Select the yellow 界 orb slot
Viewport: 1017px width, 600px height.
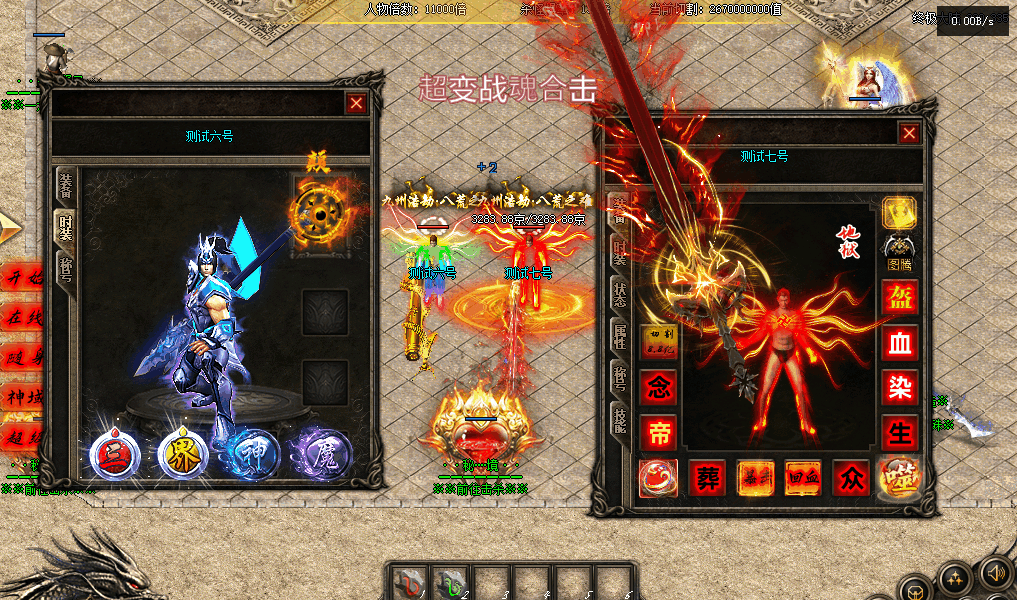point(183,455)
